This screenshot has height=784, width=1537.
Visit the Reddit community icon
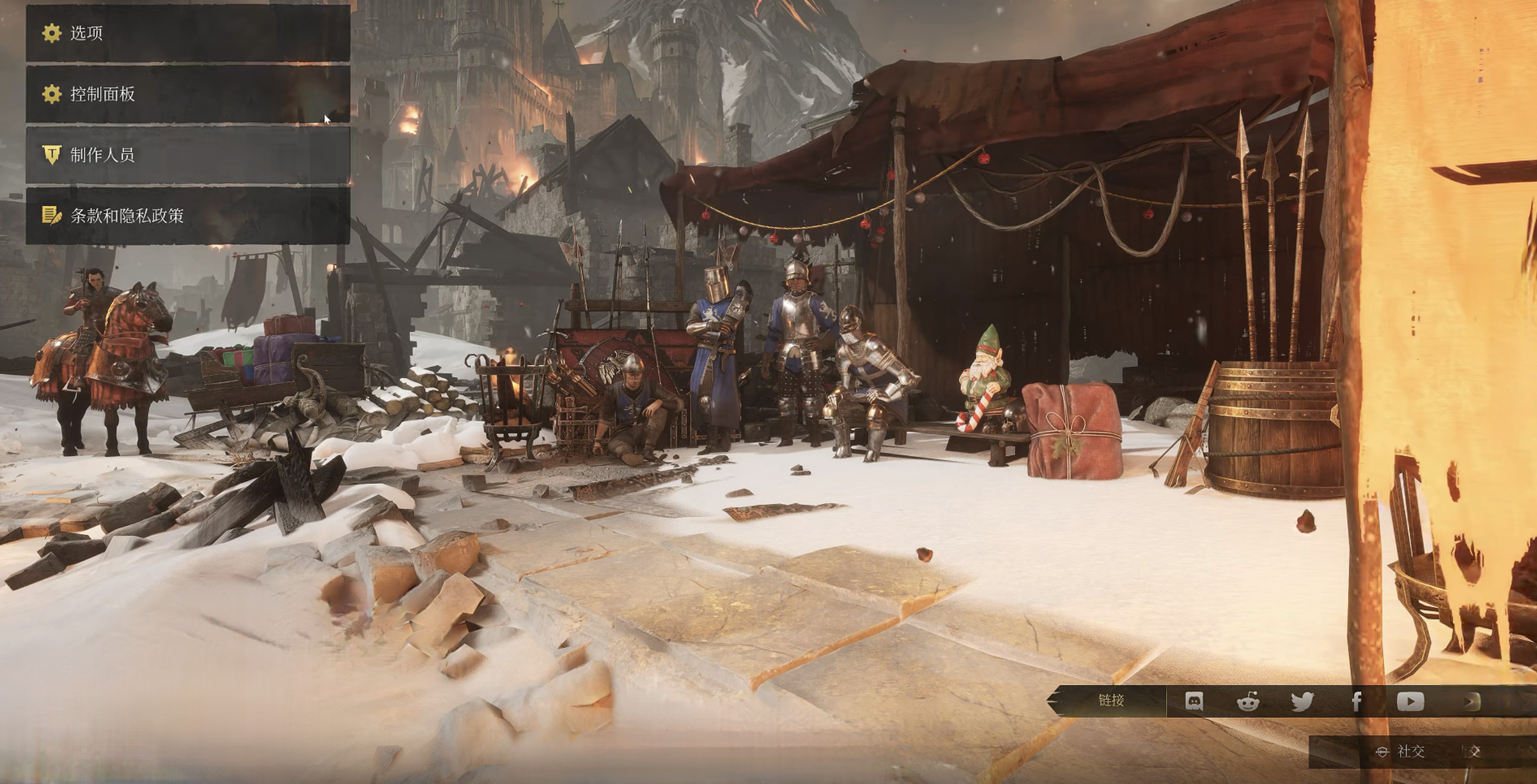click(x=1248, y=701)
